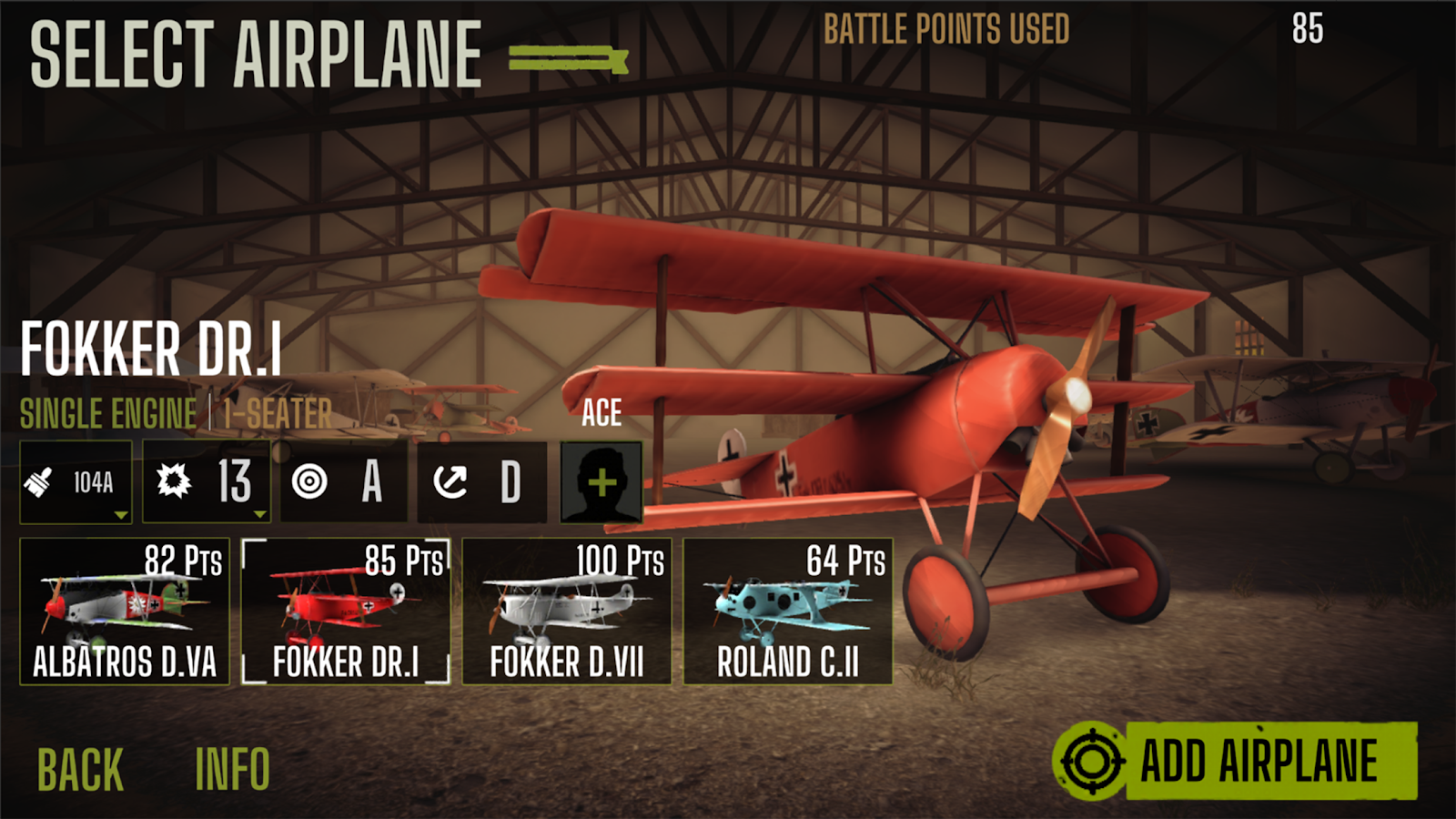The image size is (1456, 819).
Task: Open the 104A paint scheme dropdown
Action: click(76, 482)
